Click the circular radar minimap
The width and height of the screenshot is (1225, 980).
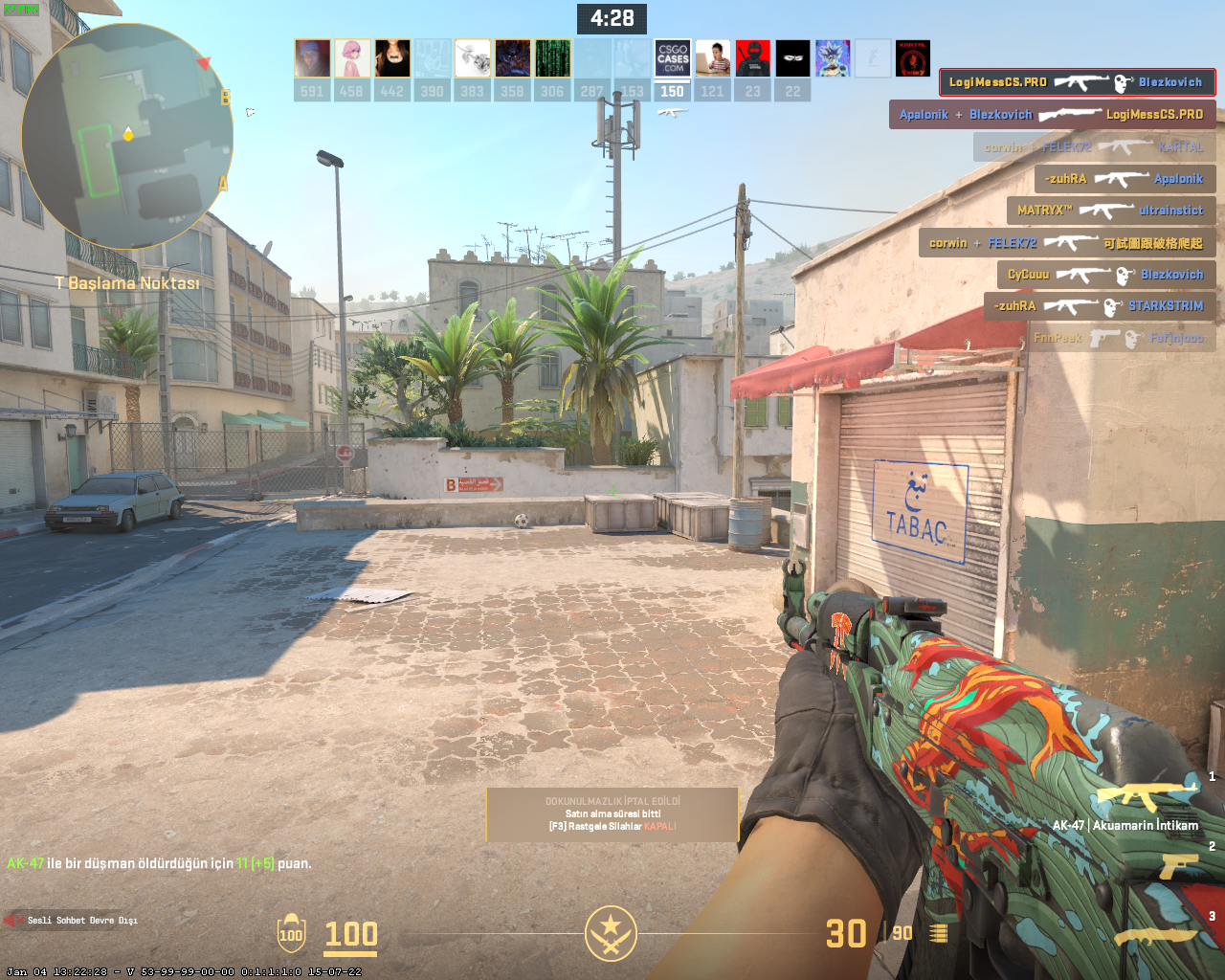click(x=127, y=137)
